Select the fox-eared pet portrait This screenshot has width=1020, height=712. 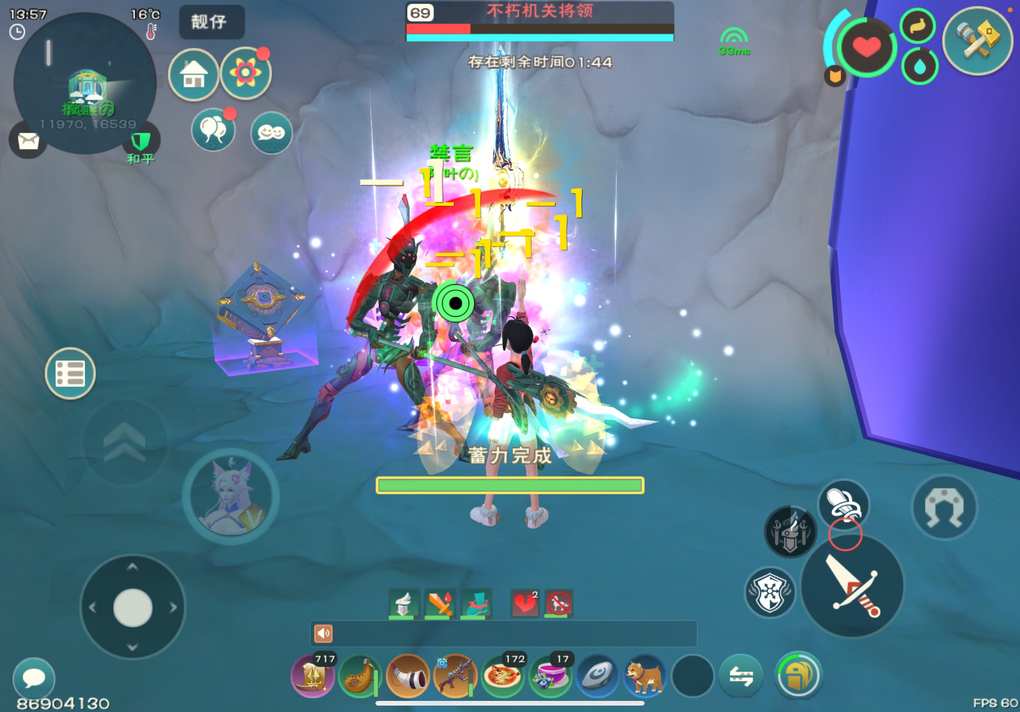tap(230, 497)
